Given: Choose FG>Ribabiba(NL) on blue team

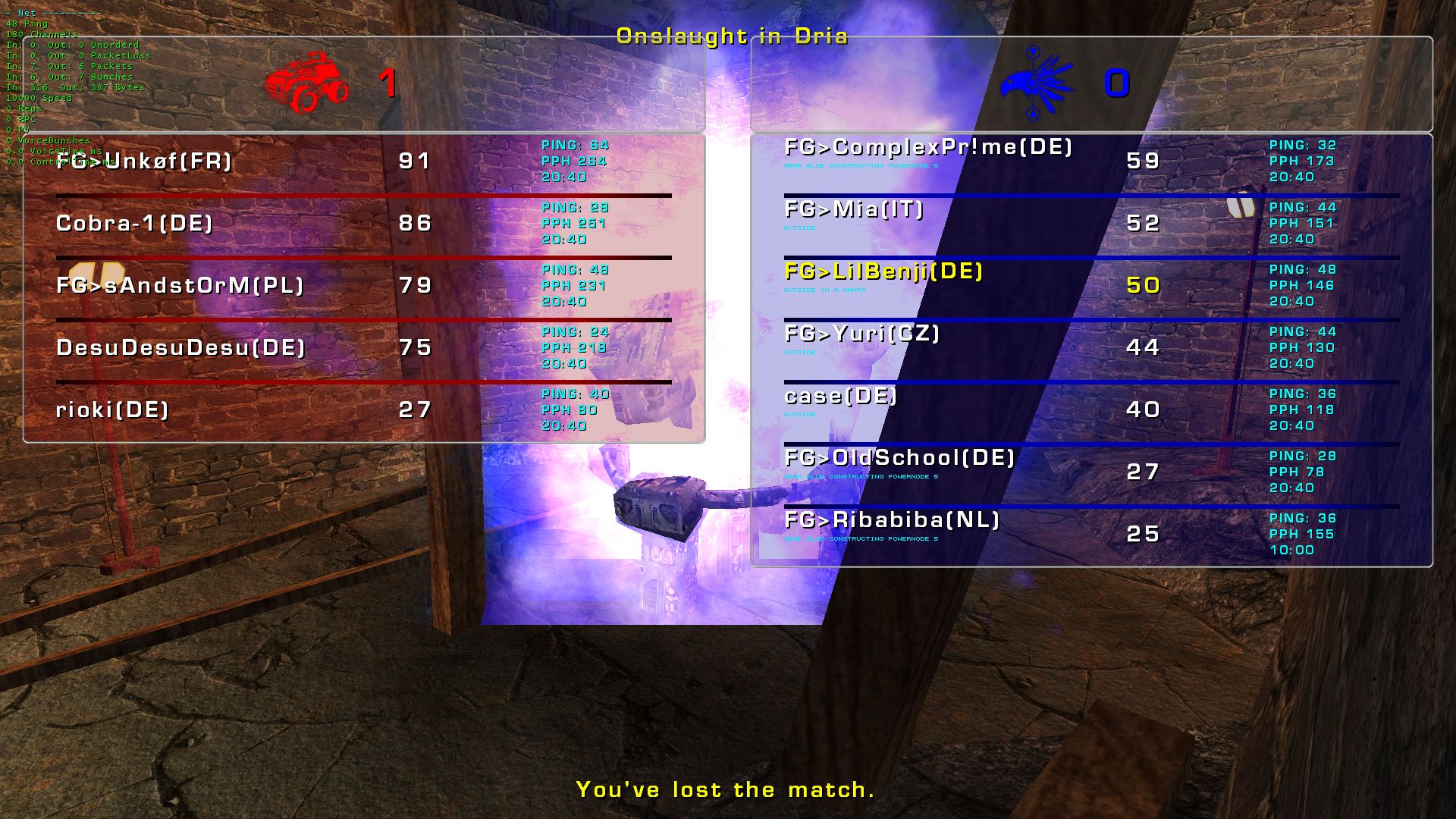Looking at the screenshot, I should pyautogui.click(x=892, y=521).
